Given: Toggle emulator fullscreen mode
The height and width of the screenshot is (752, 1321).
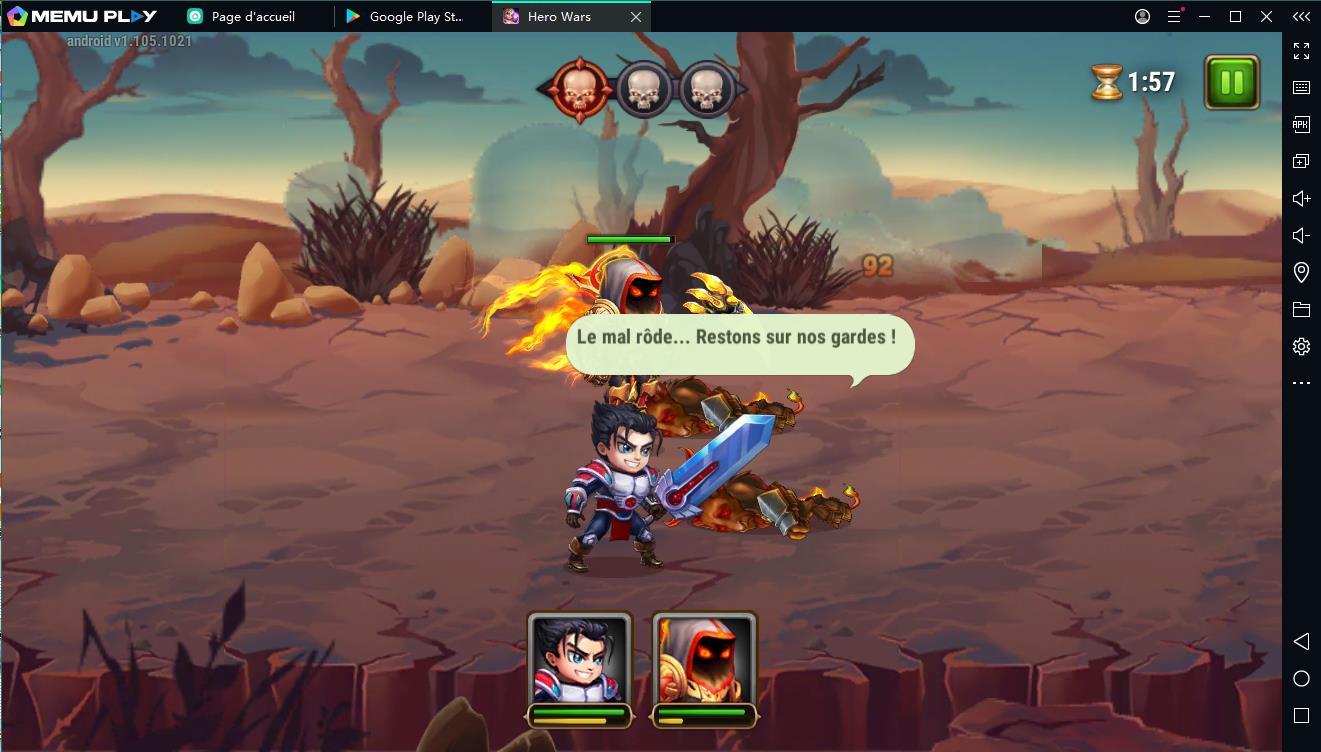Looking at the screenshot, I should 1301,51.
